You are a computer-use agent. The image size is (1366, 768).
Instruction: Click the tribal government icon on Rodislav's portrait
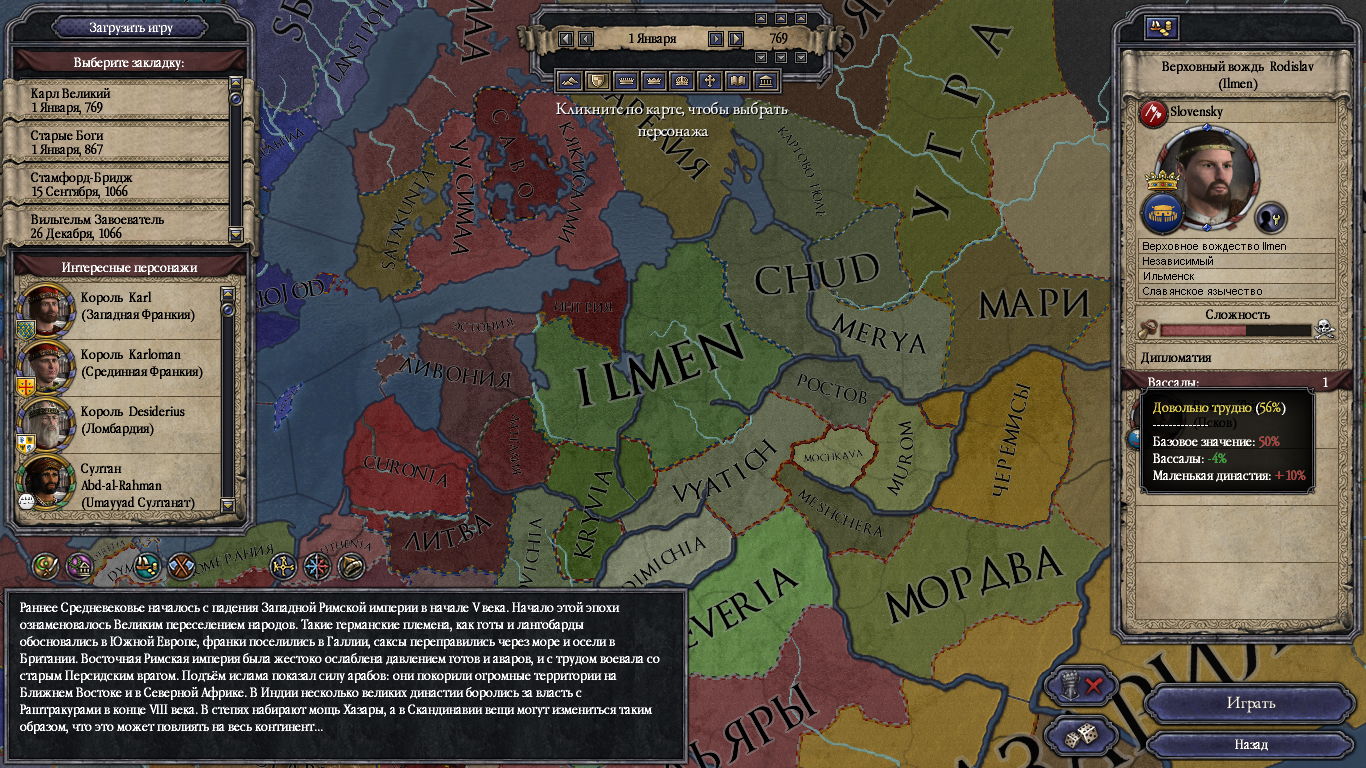1163,213
